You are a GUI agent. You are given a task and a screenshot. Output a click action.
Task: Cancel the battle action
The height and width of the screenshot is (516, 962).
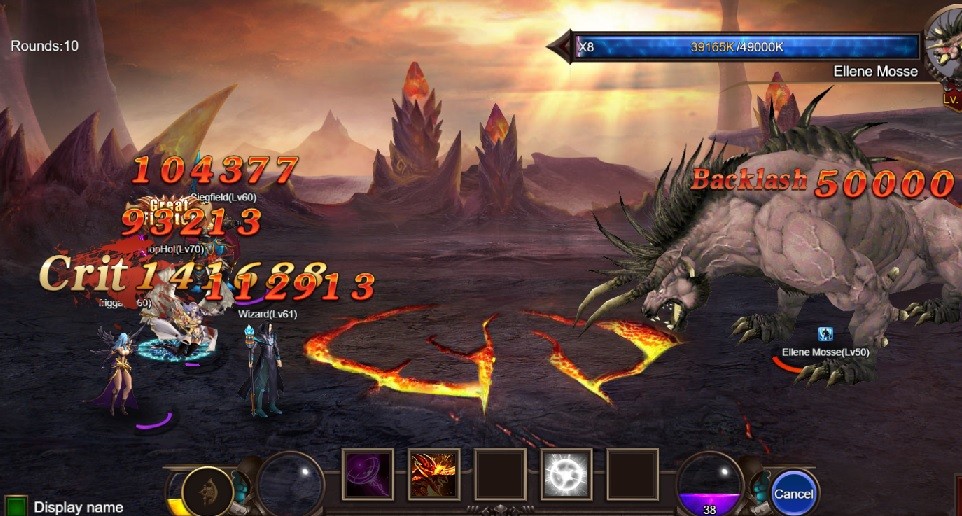pyautogui.click(x=794, y=493)
